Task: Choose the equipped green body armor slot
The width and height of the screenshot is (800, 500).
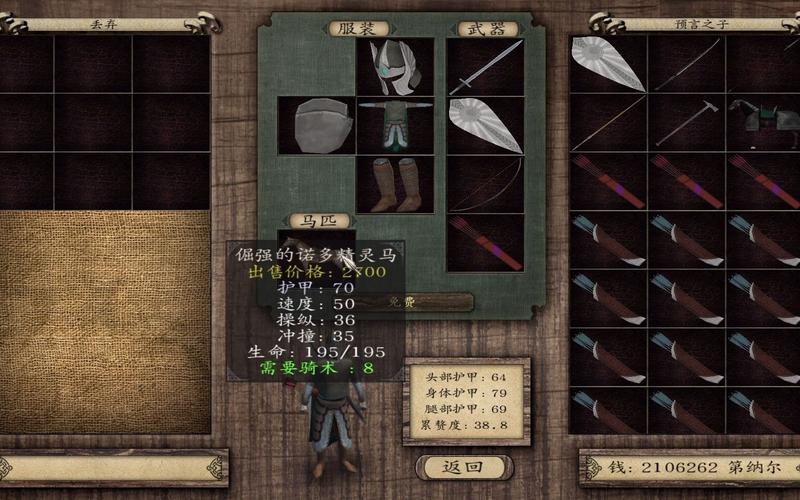Action: (x=395, y=125)
